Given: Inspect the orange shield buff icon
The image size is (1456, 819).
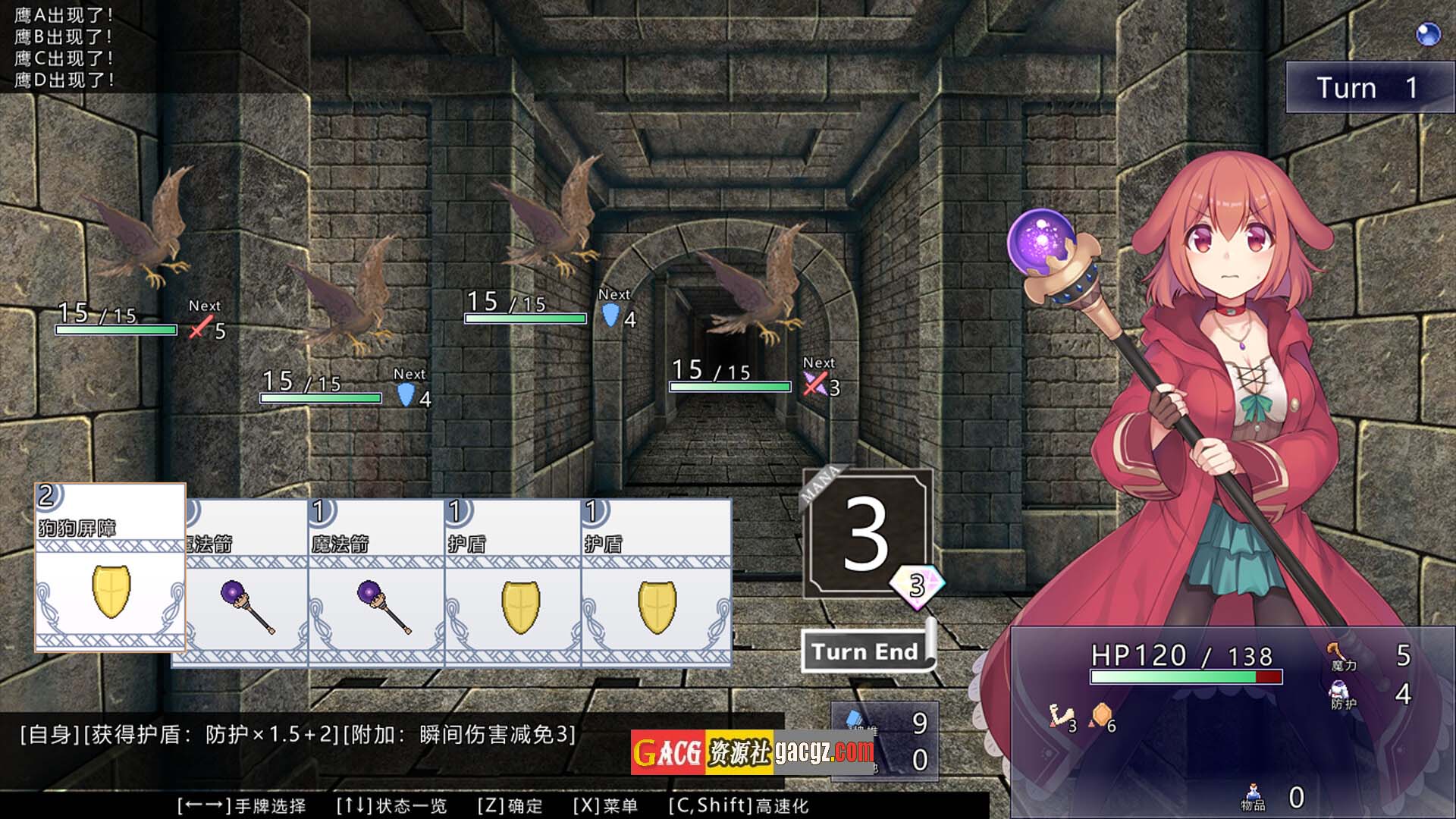Looking at the screenshot, I should 1101,715.
